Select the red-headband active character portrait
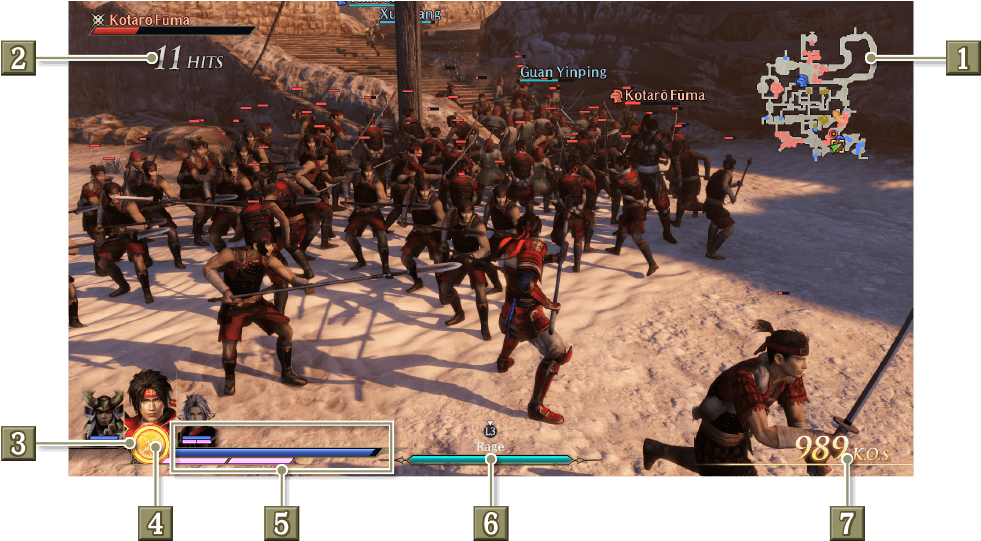 point(148,398)
